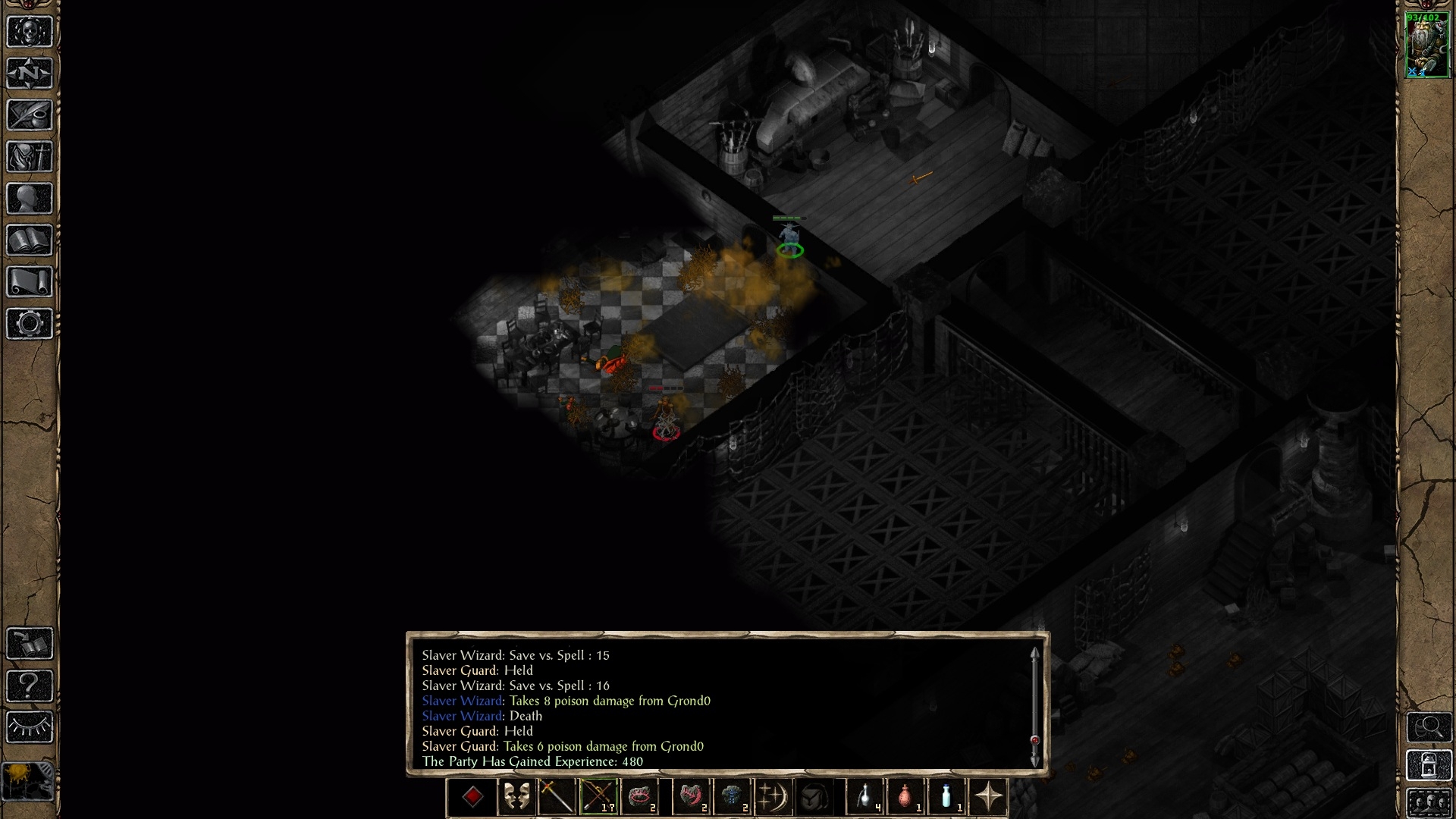Screen dimensions: 1456x819
Task: Open the inventory screen
Action: tap(30, 157)
